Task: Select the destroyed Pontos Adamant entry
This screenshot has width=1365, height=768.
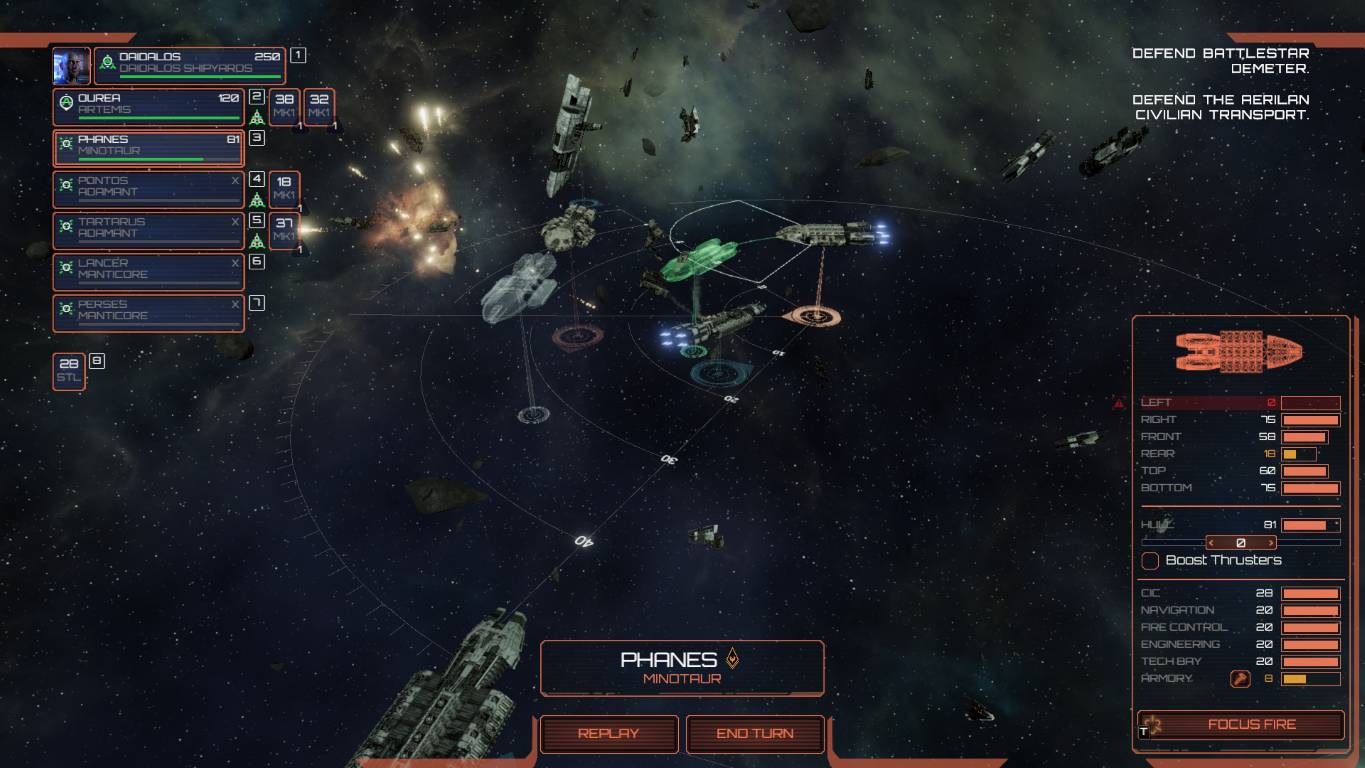Action: 148,189
